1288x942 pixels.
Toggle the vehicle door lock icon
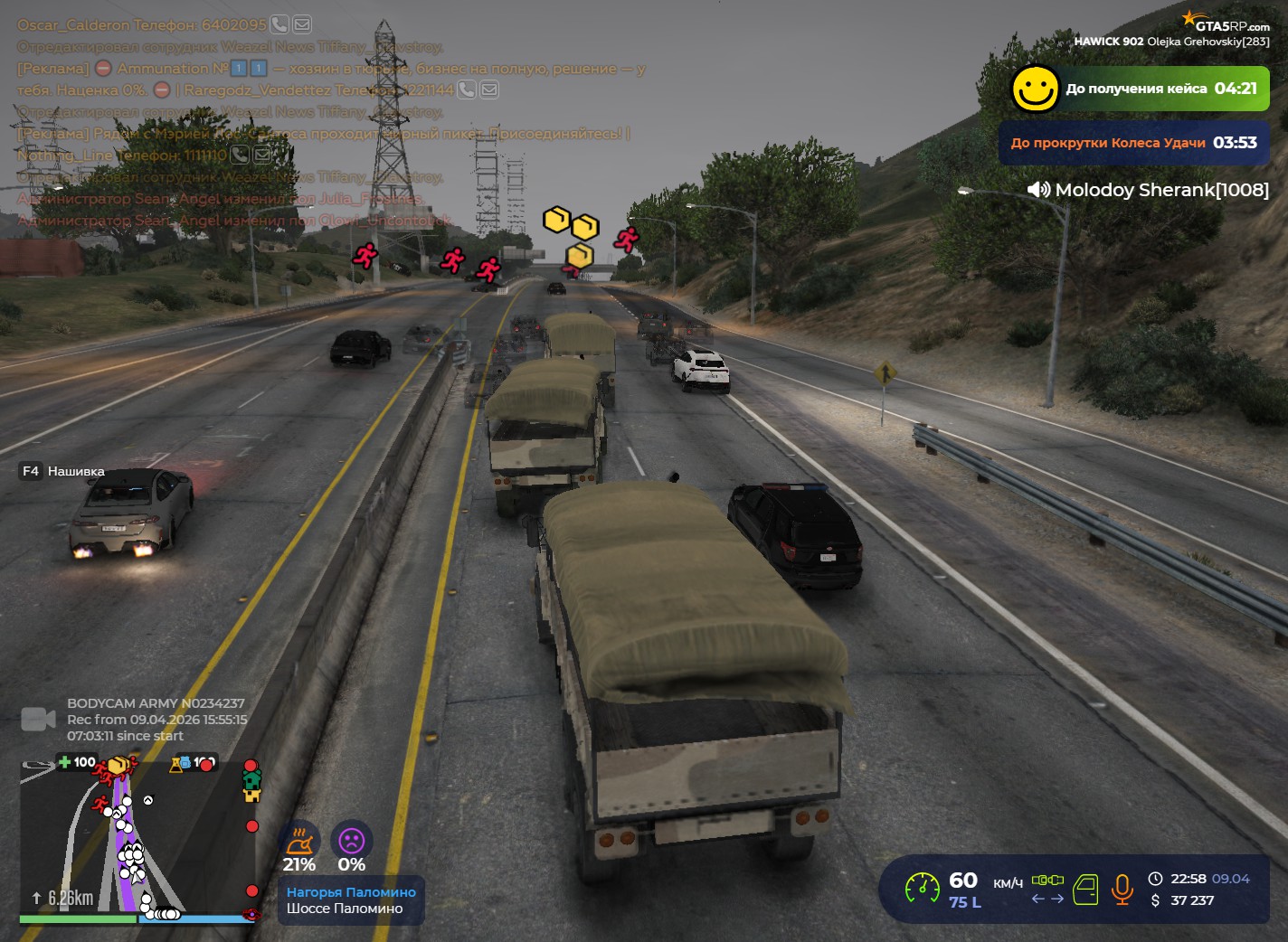1085,890
